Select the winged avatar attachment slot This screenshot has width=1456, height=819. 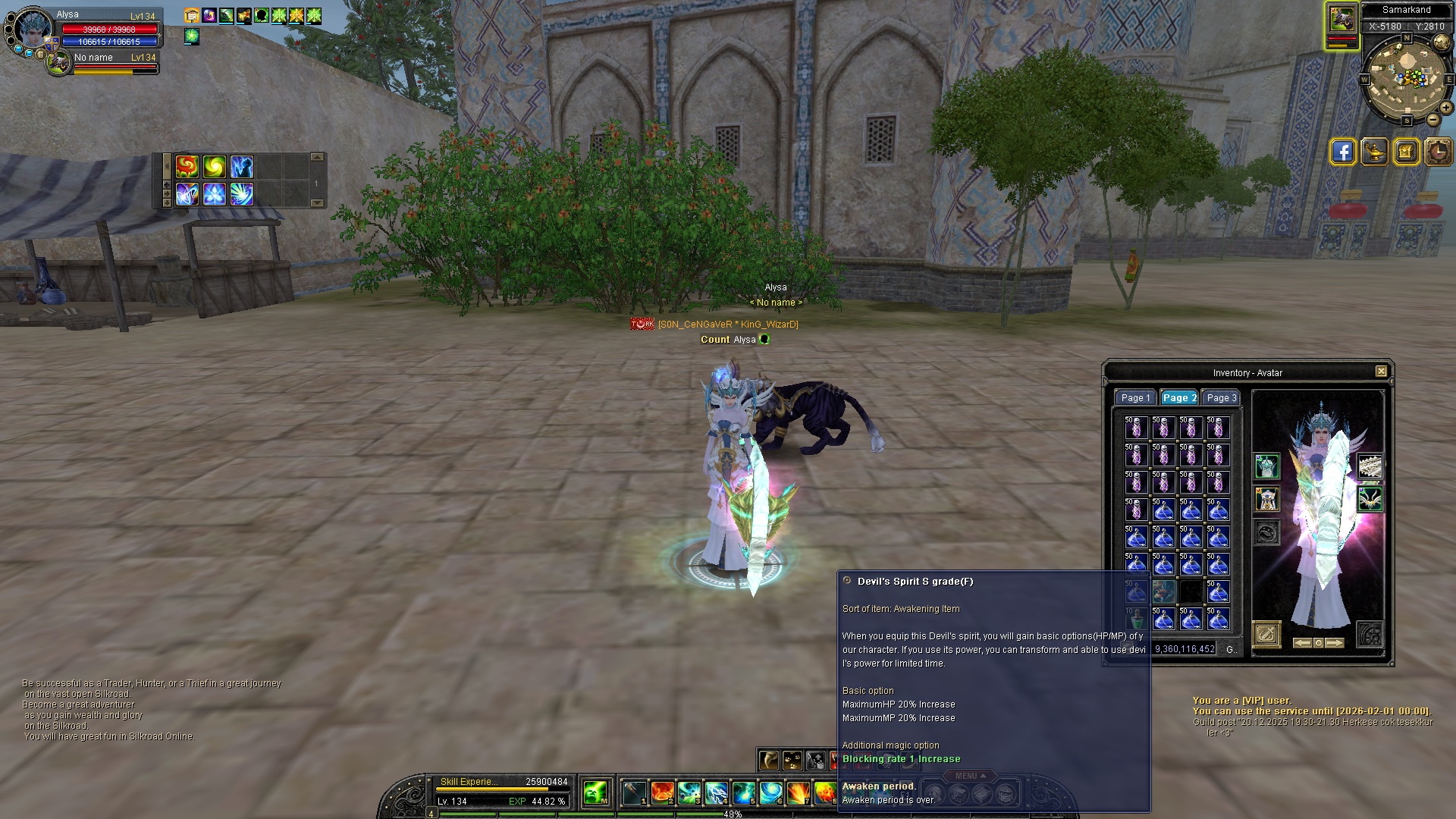point(1370,499)
